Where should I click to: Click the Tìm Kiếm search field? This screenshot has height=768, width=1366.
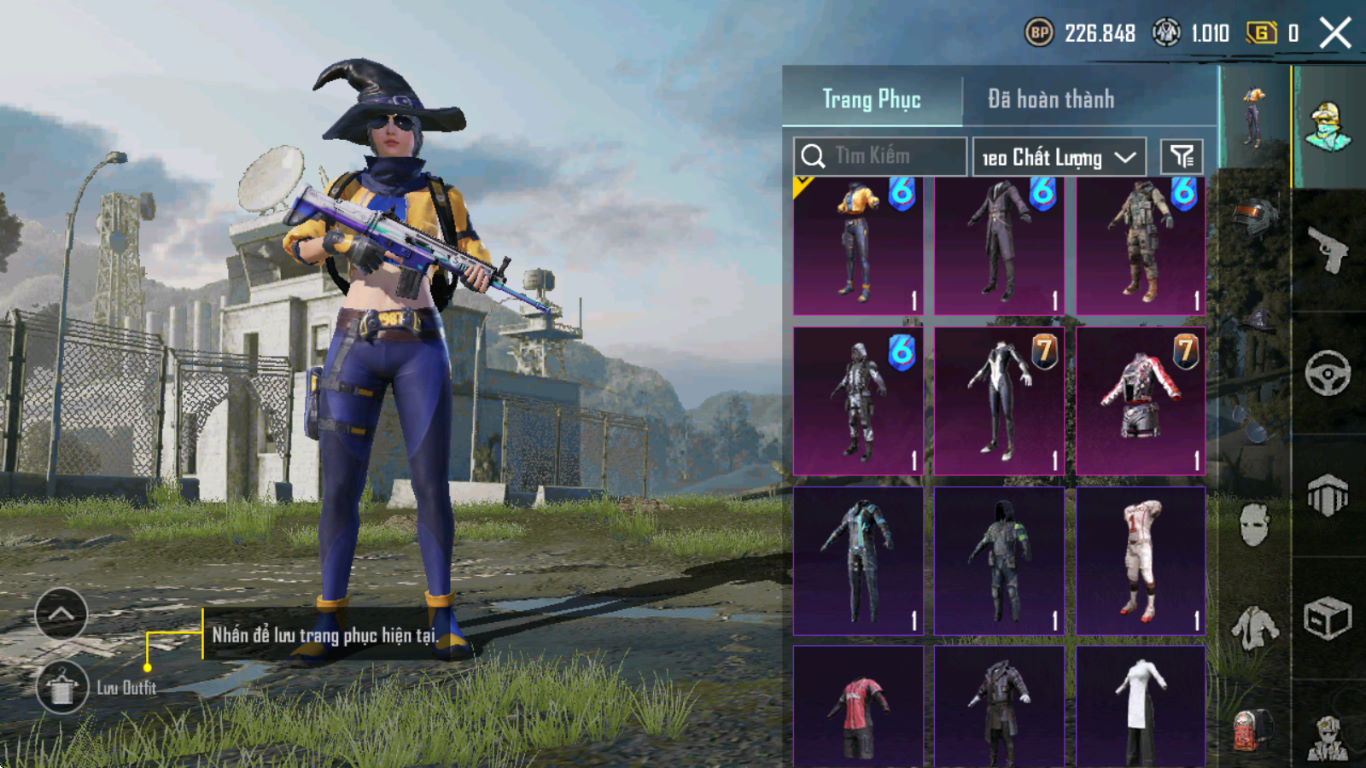880,156
